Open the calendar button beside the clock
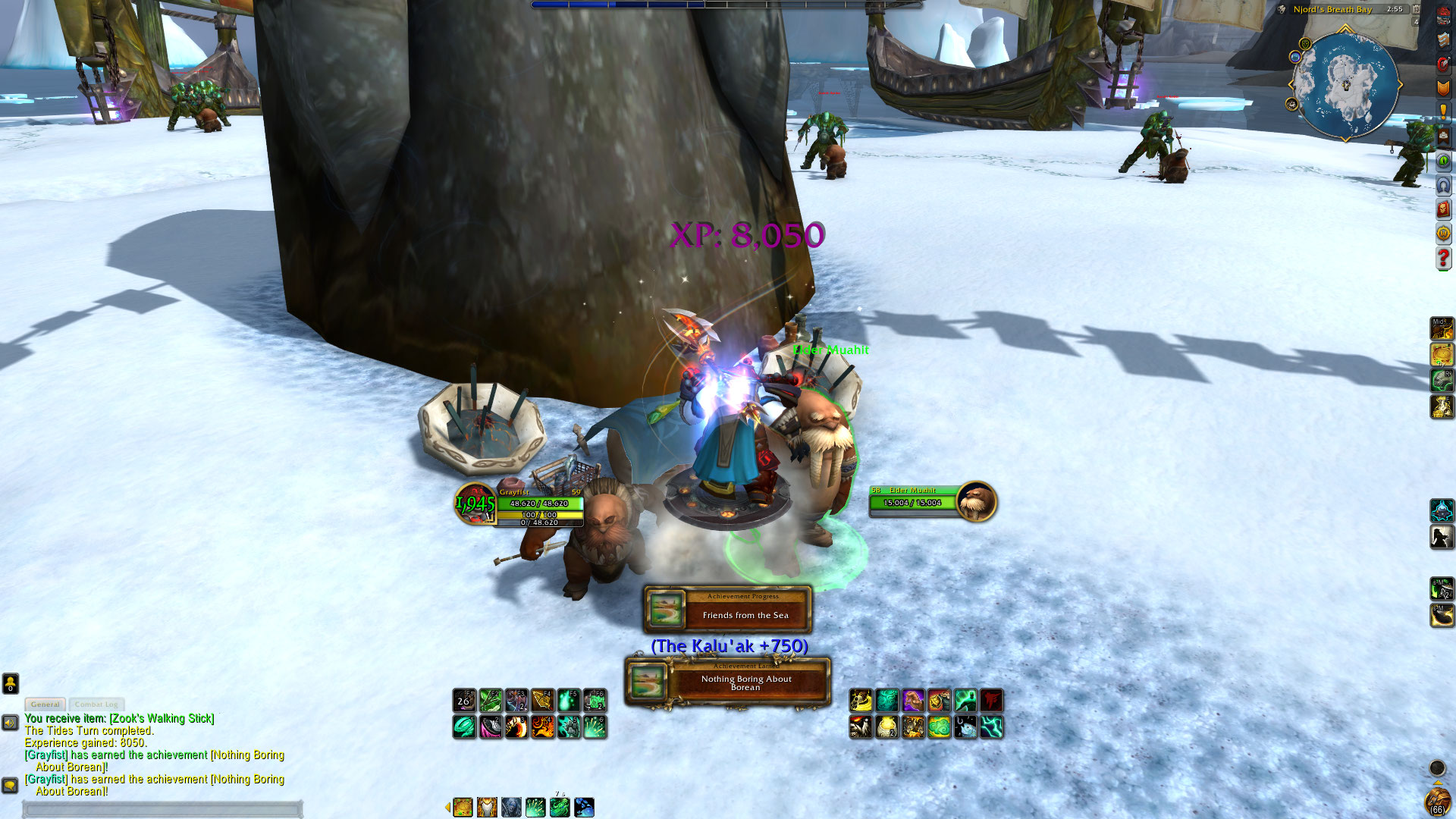Viewport: 1456px width, 819px height. 1416,9
